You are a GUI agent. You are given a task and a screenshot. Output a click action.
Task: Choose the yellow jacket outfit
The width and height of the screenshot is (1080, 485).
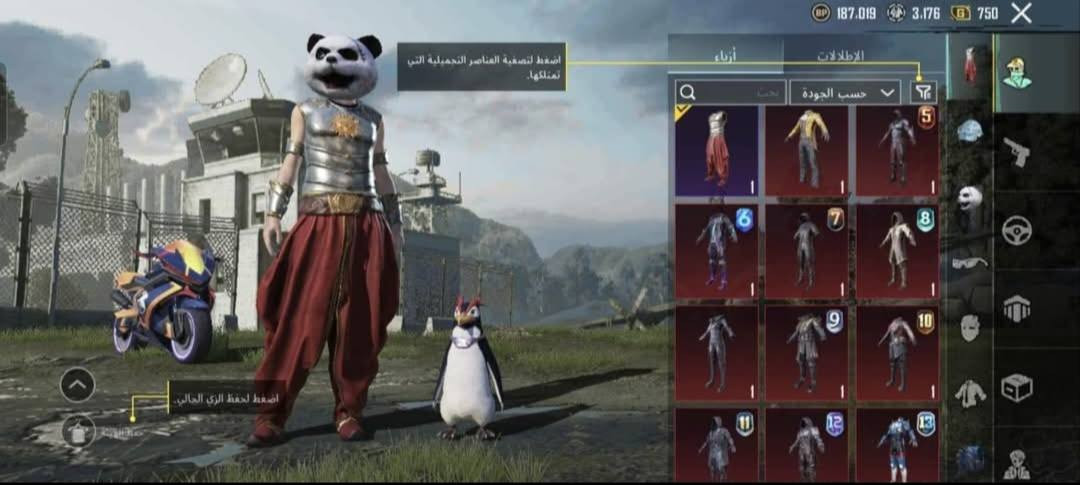pos(806,151)
